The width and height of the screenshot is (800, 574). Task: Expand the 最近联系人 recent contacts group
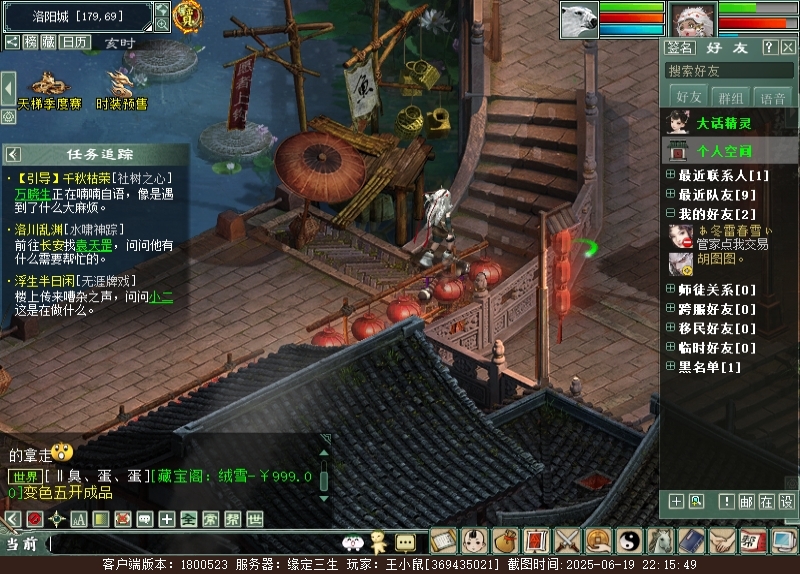[x=671, y=176]
